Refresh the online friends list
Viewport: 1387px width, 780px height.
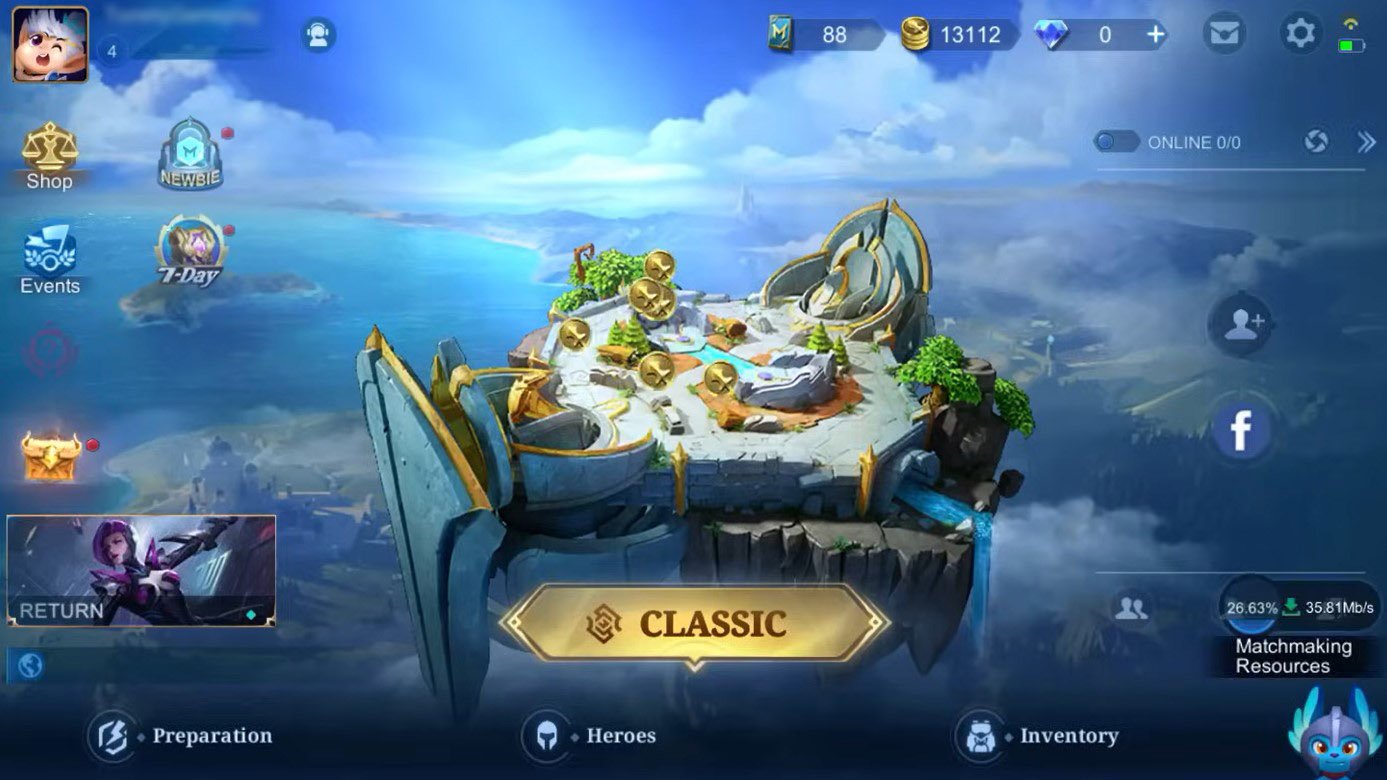tap(1316, 142)
